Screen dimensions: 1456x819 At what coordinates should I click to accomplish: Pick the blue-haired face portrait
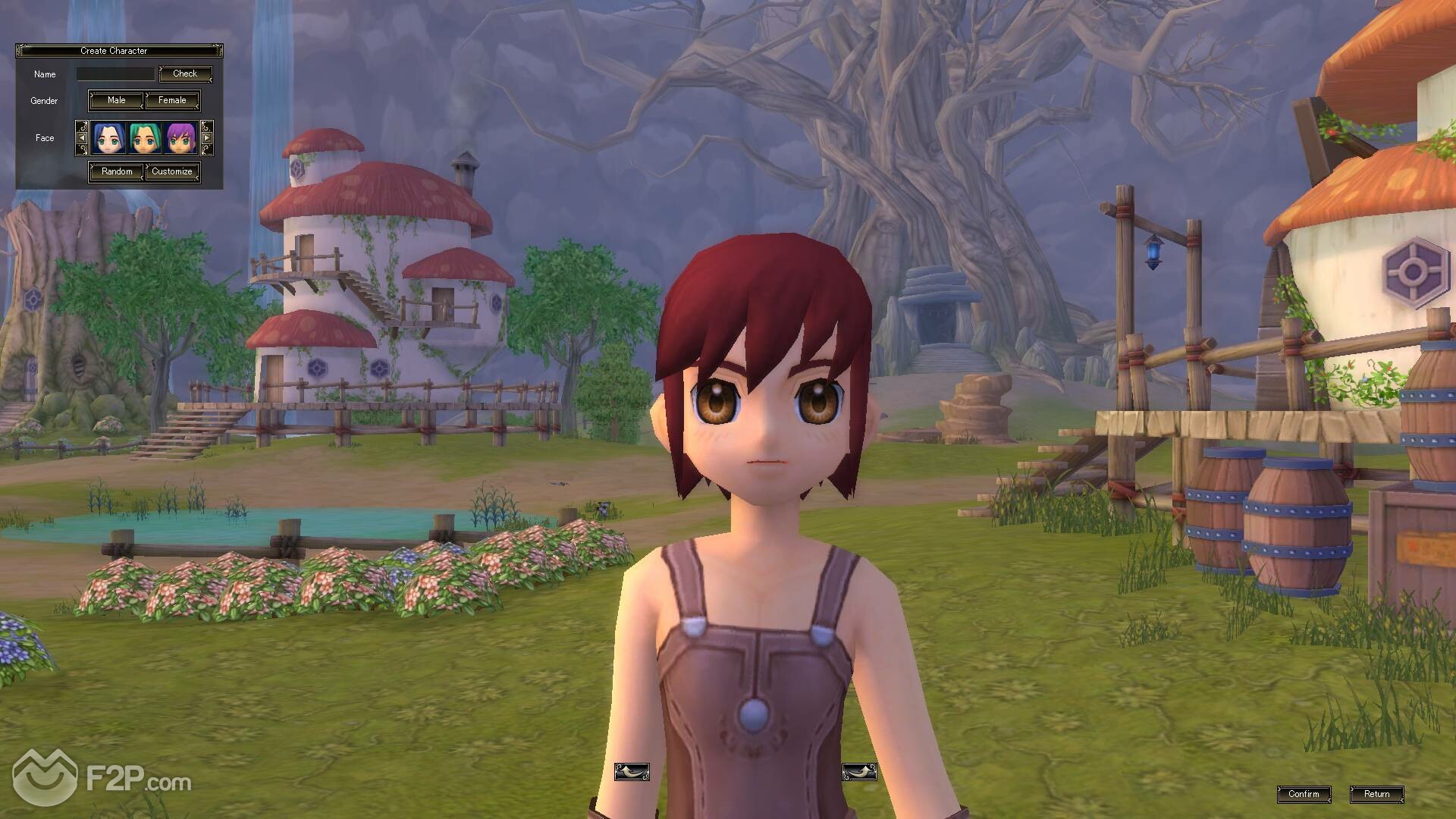pos(108,138)
